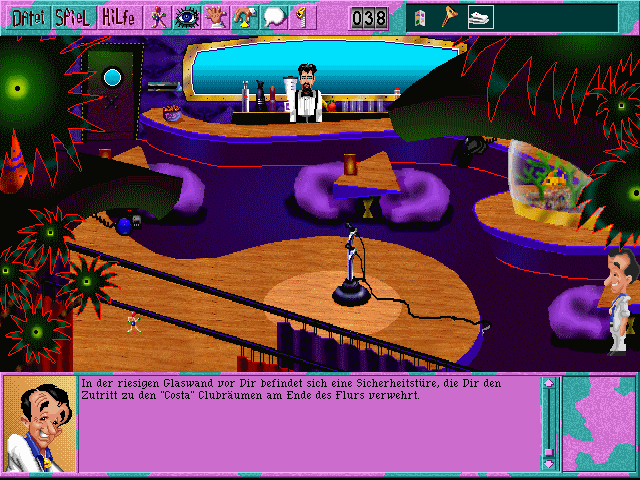Image resolution: width=640 pixels, height=480 pixels.
Task: Select the white item in inventory
Action: point(480,18)
